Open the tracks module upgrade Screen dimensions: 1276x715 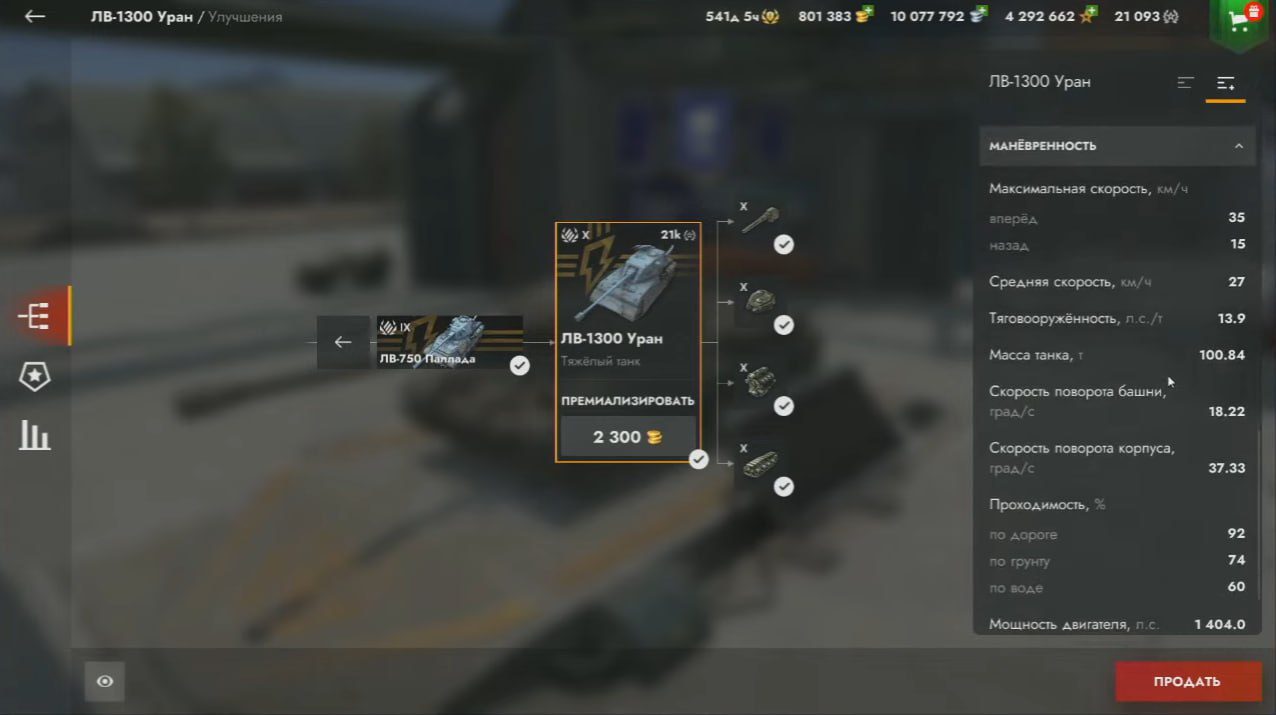(760, 463)
